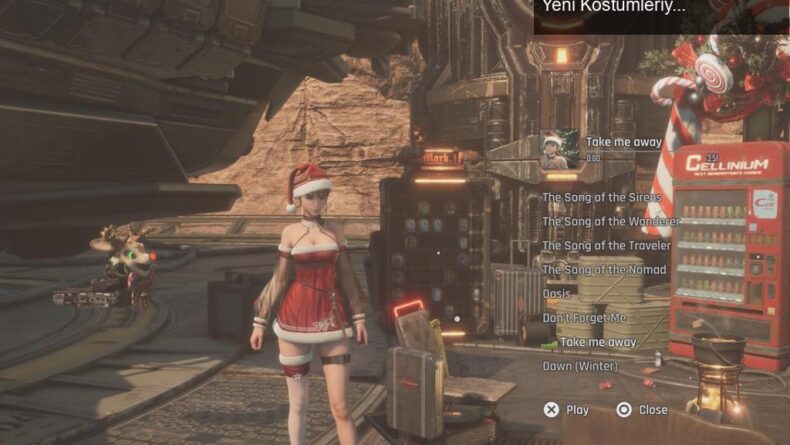Choose The Song of the Wanderer

610,222
